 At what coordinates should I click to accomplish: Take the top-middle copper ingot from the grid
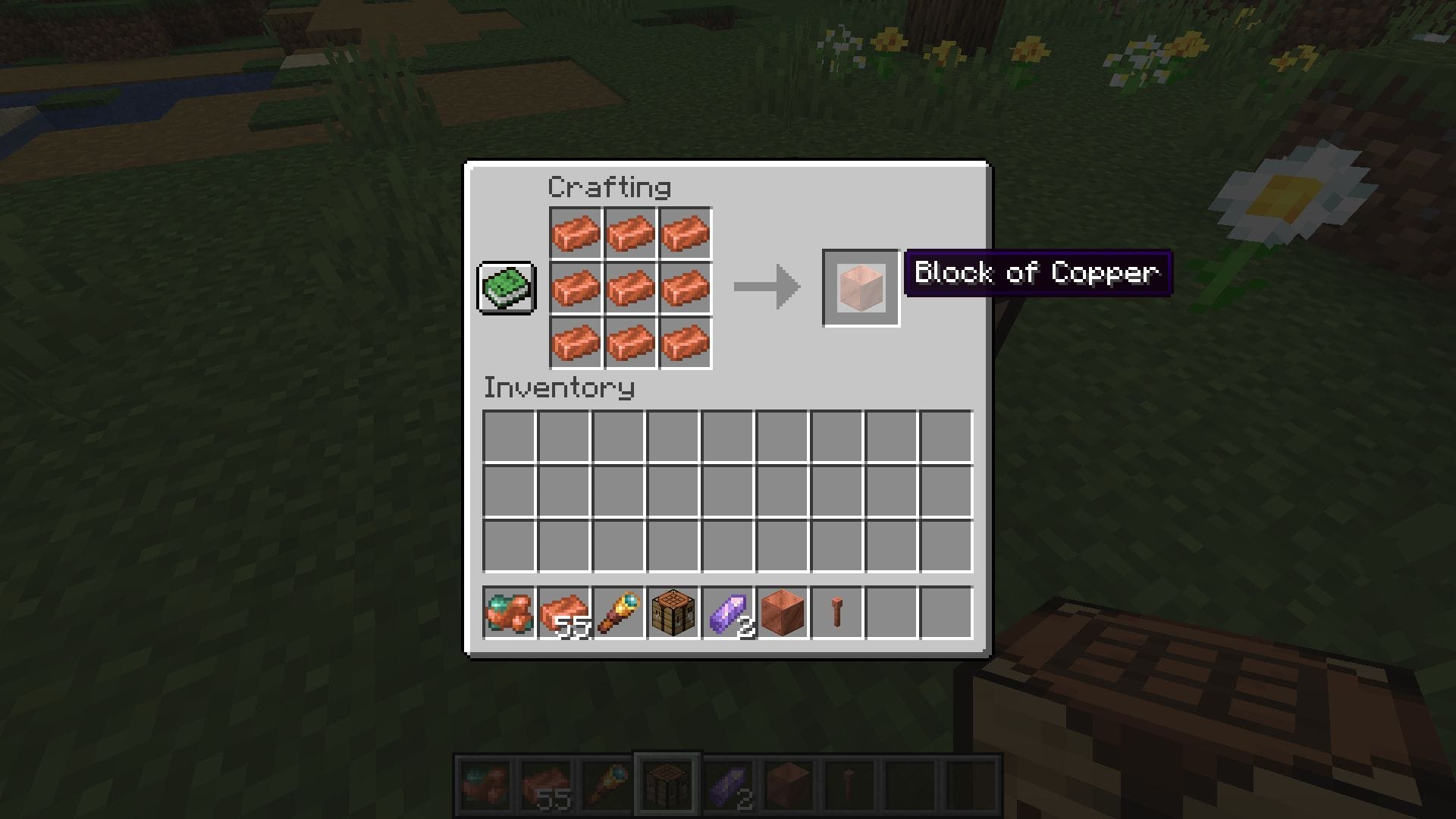[630, 233]
